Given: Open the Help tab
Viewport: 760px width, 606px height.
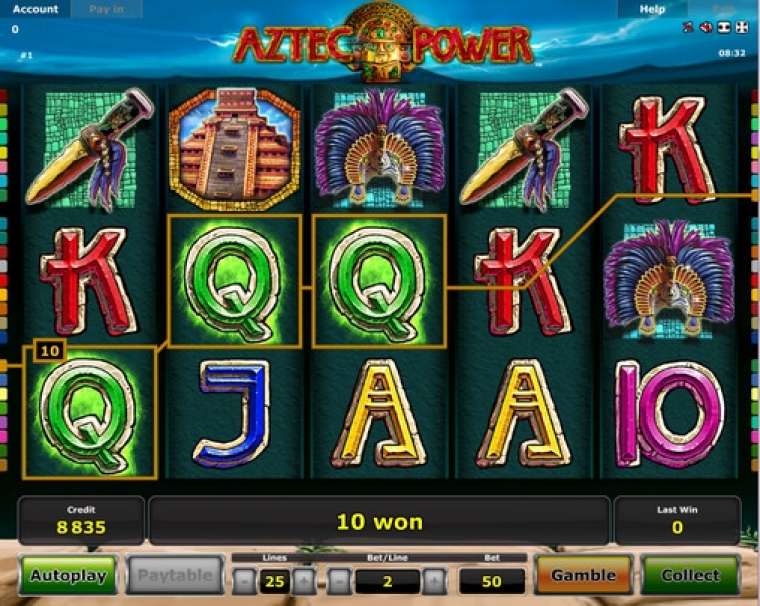Looking at the screenshot, I should click(x=652, y=9).
